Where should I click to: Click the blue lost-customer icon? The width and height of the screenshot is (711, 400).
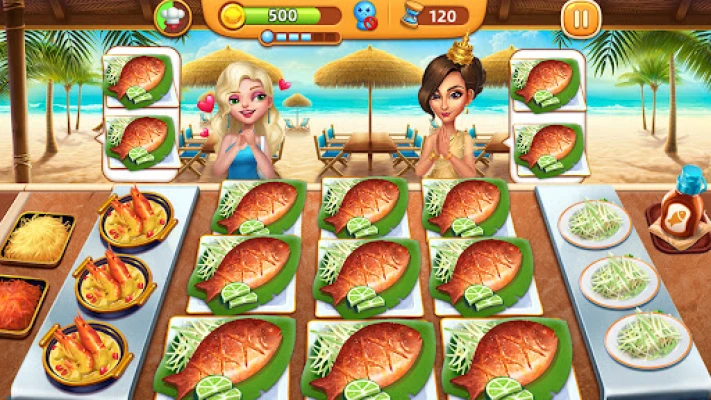point(365,16)
